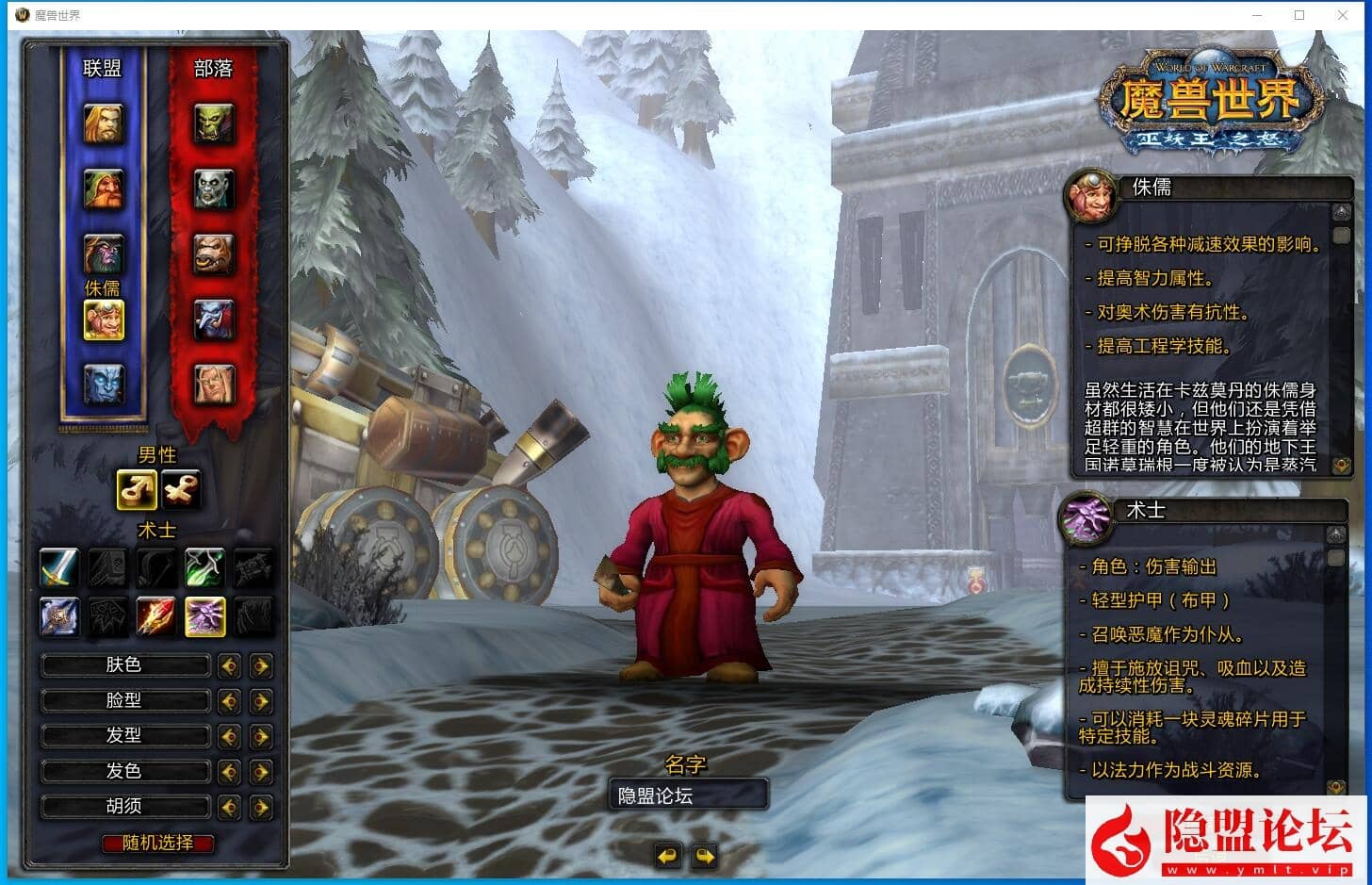Select the Warrior class sword icon
Viewport: 1372px width, 885px height.
tap(58, 567)
